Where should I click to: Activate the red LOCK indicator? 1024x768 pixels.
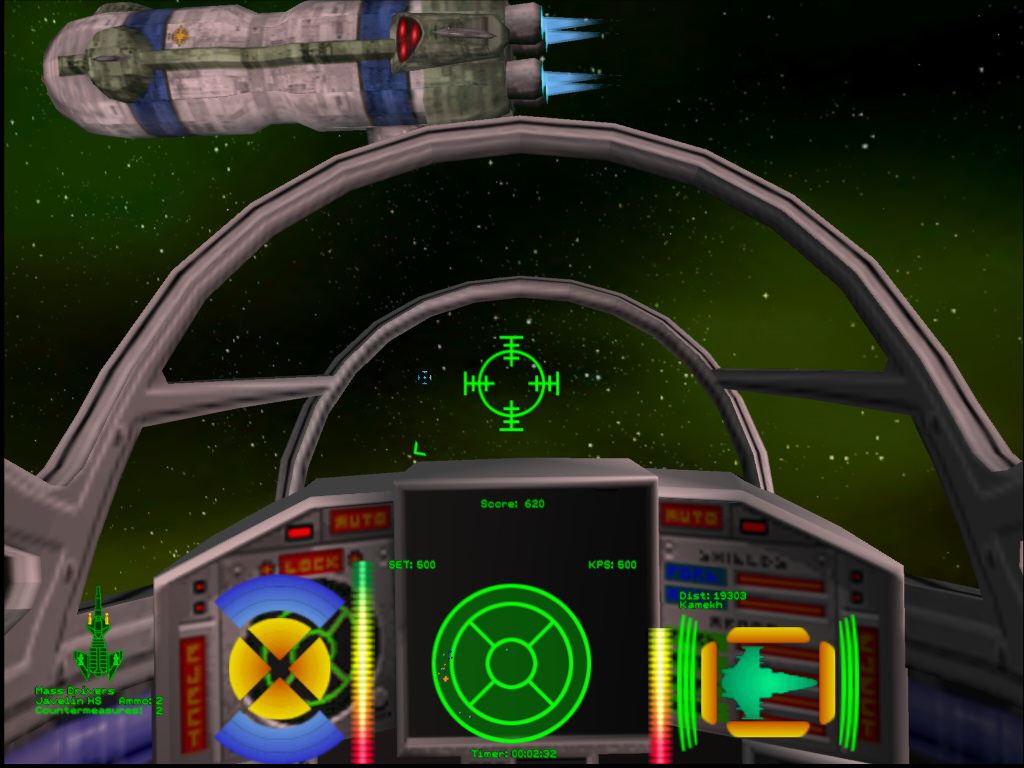[311, 564]
